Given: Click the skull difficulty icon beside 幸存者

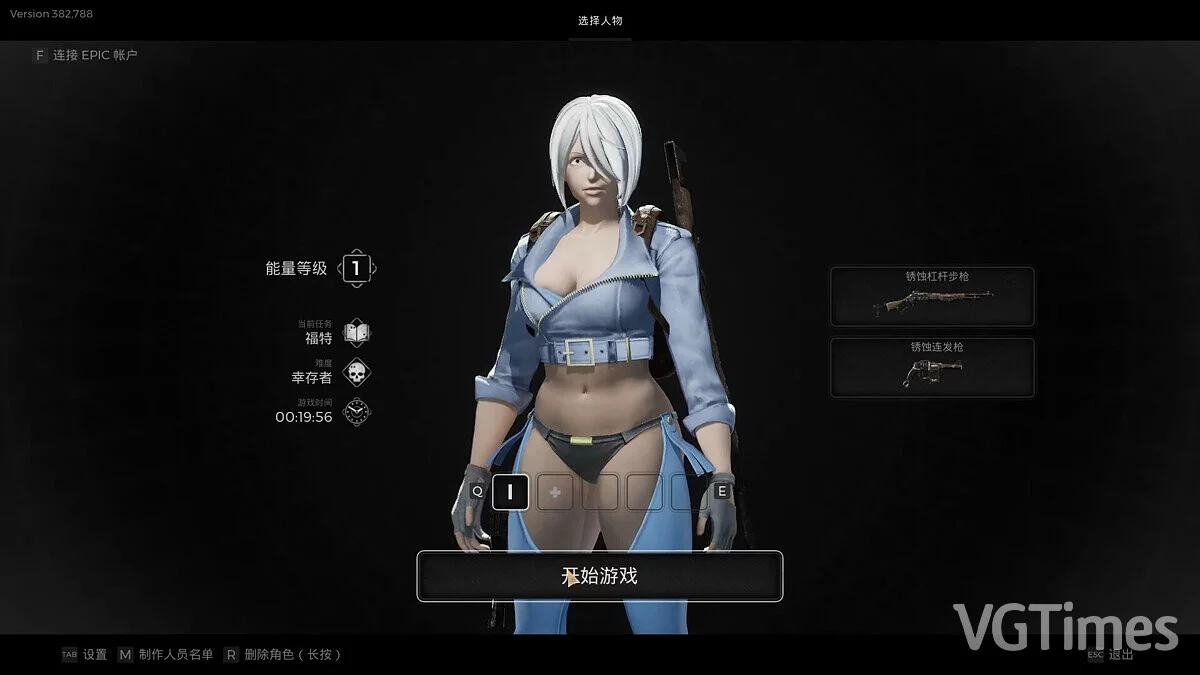Looking at the screenshot, I should pyautogui.click(x=356, y=373).
